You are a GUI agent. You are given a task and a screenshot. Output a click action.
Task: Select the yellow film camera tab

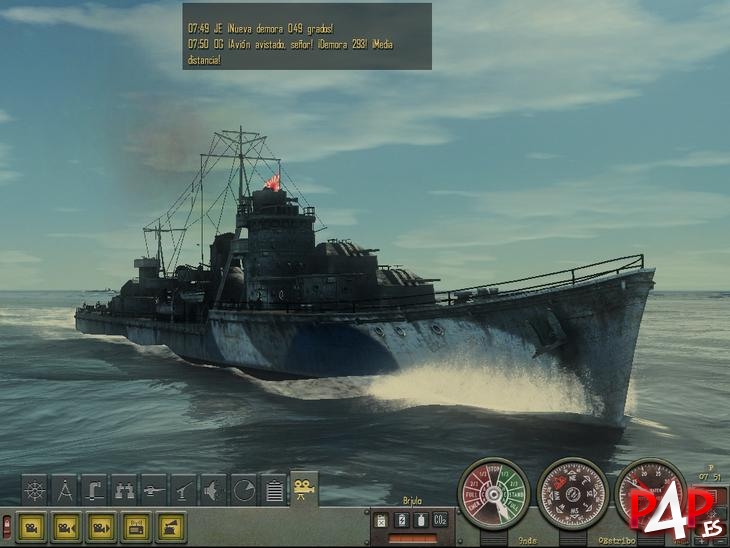pos(304,488)
